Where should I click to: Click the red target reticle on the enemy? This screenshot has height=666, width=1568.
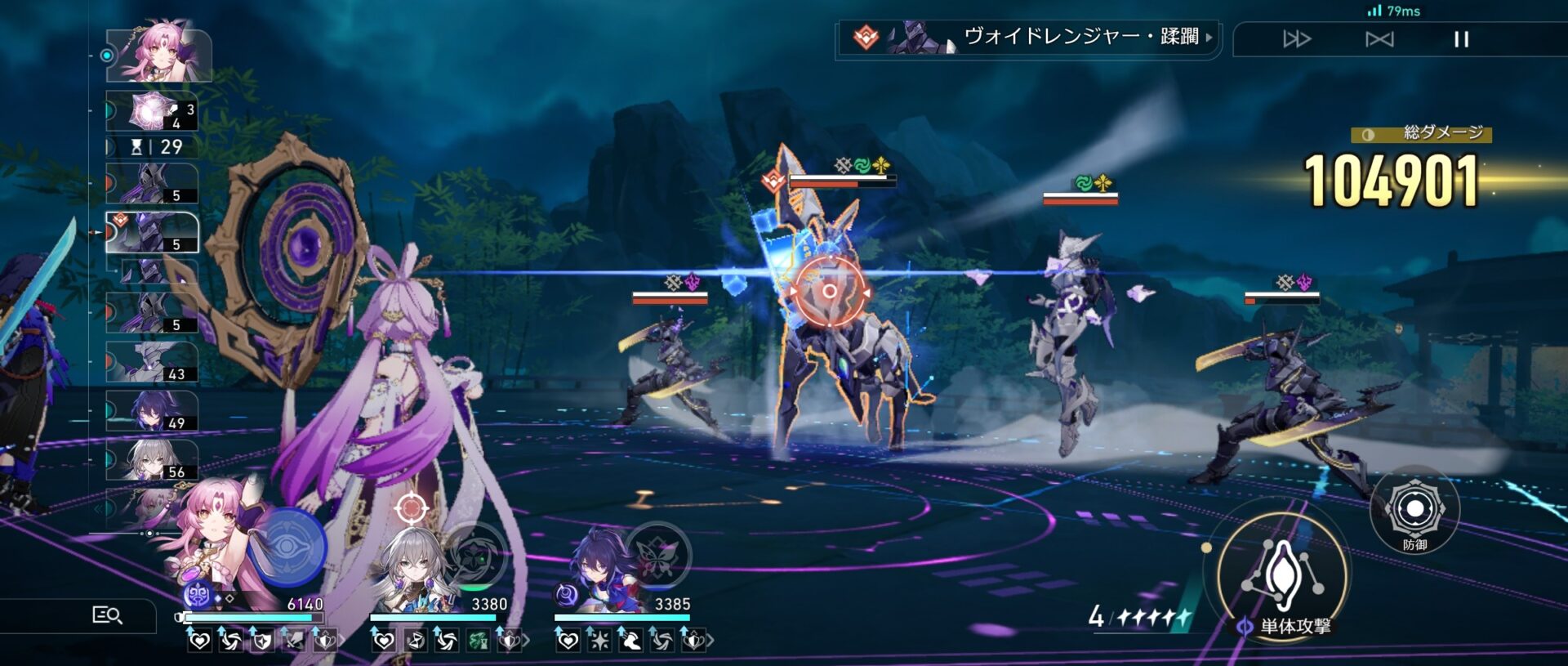(829, 291)
